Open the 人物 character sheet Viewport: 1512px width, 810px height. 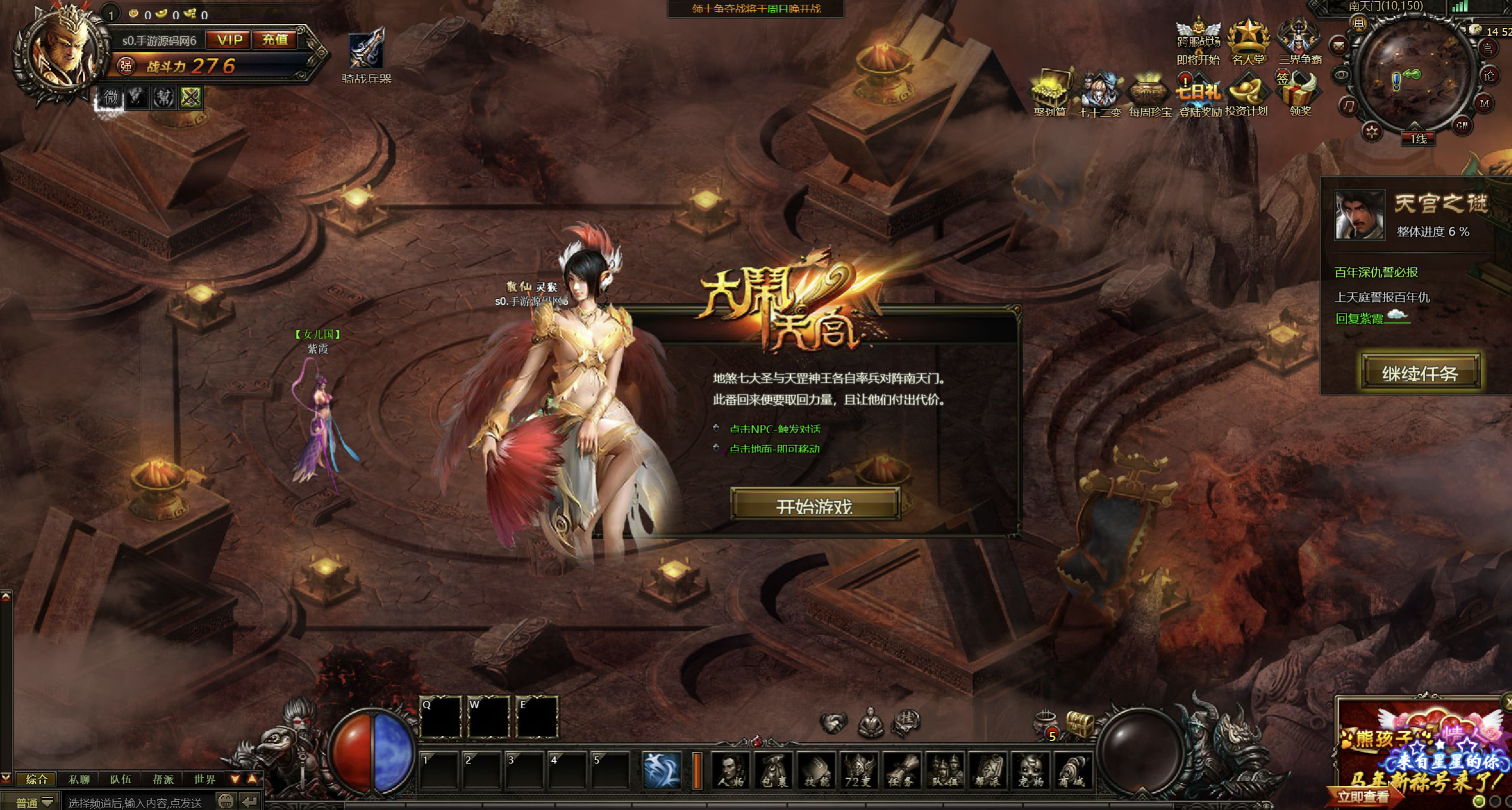[730, 771]
